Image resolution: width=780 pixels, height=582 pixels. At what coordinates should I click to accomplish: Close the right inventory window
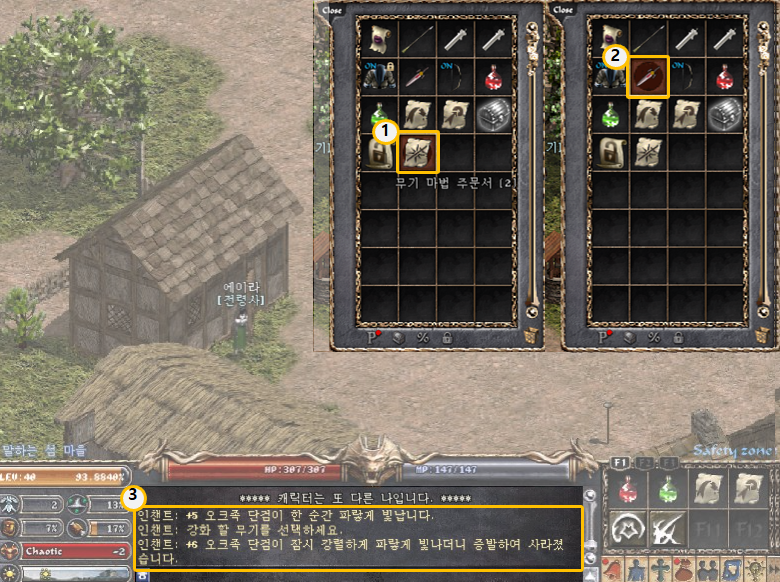pos(563,9)
